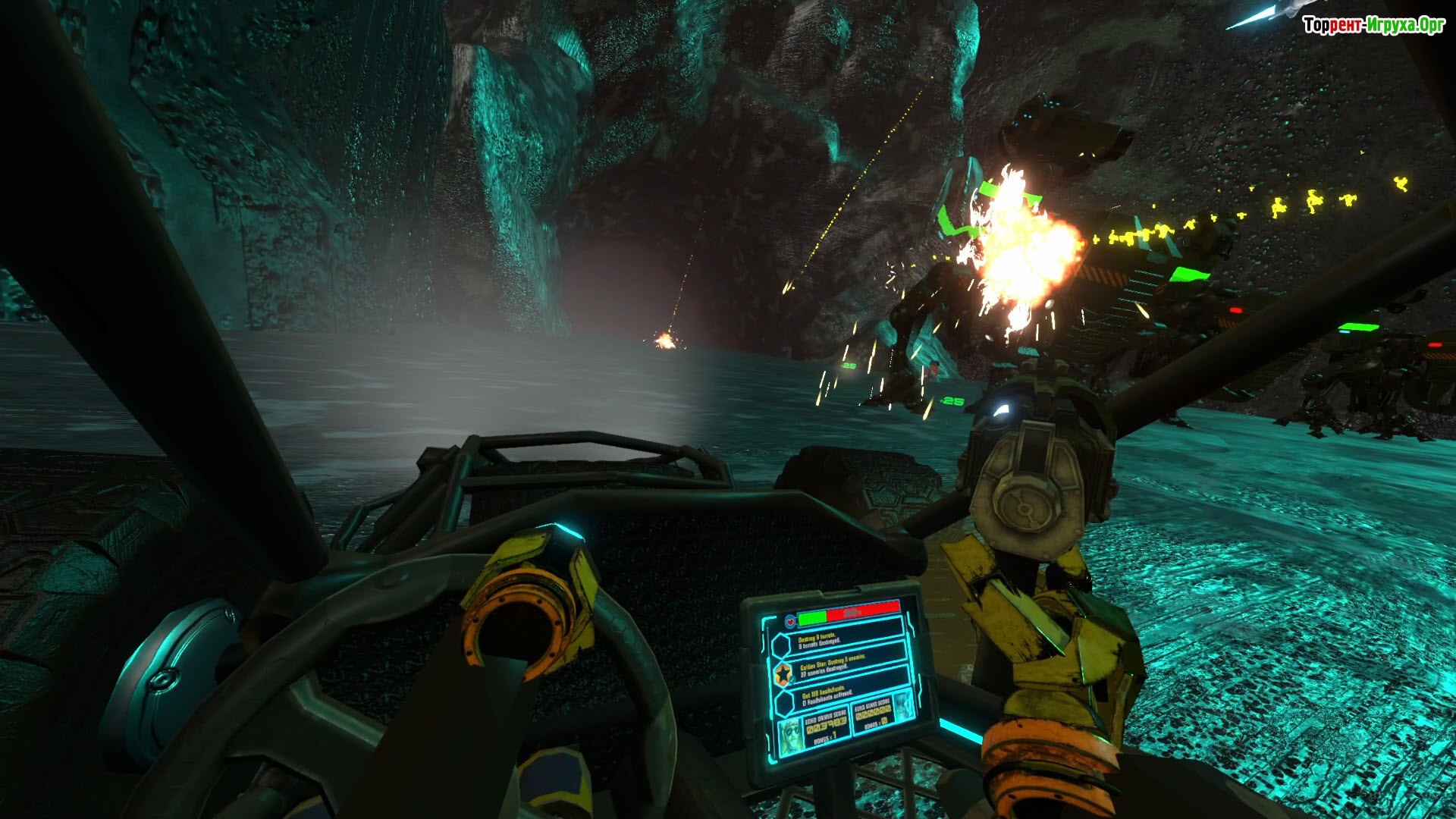1456x819 pixels.
Task: Select the driver portrait on the tablet
Action: pyautogui.click(x=791, y=734)
